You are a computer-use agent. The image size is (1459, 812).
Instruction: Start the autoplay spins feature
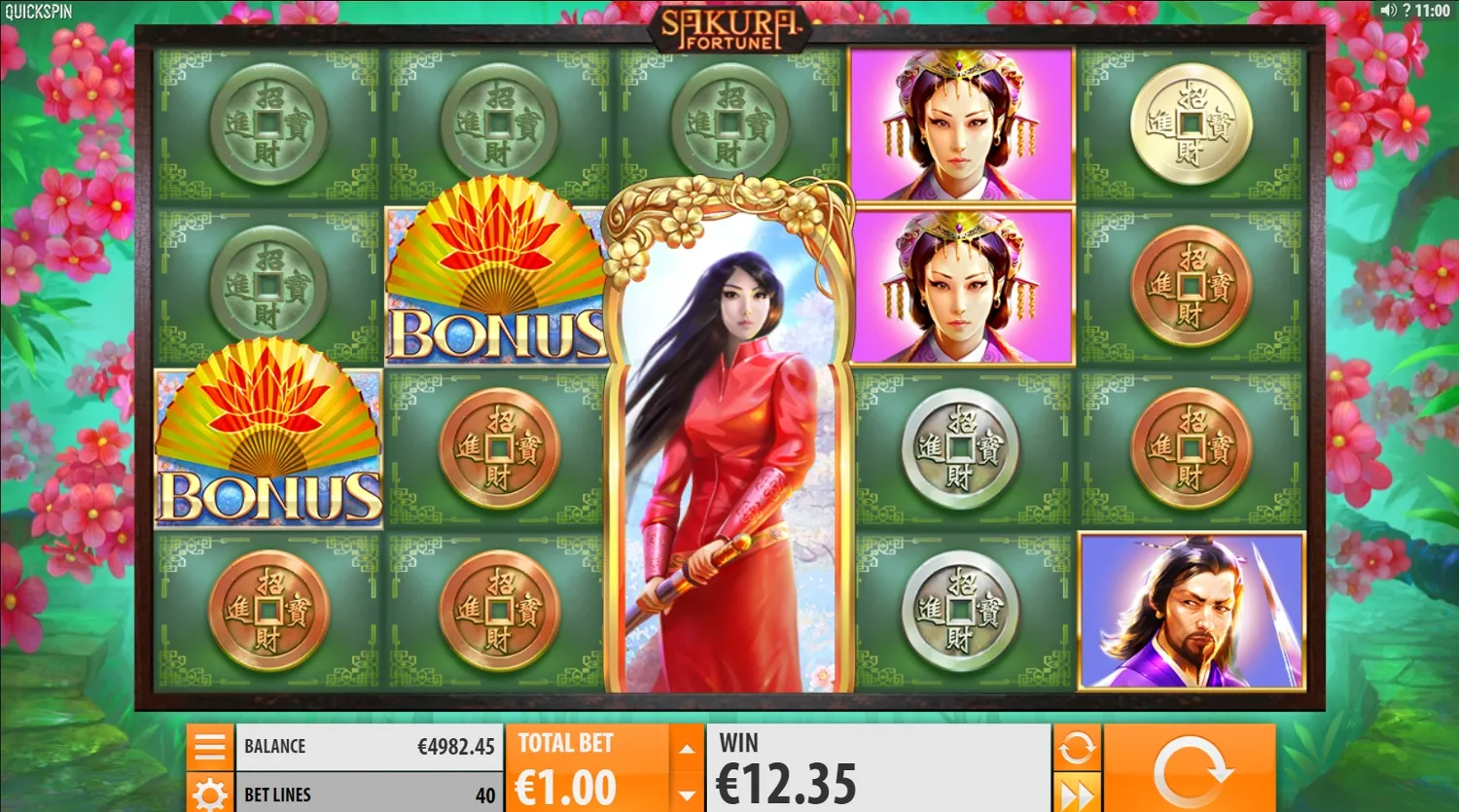[1076, 746]
